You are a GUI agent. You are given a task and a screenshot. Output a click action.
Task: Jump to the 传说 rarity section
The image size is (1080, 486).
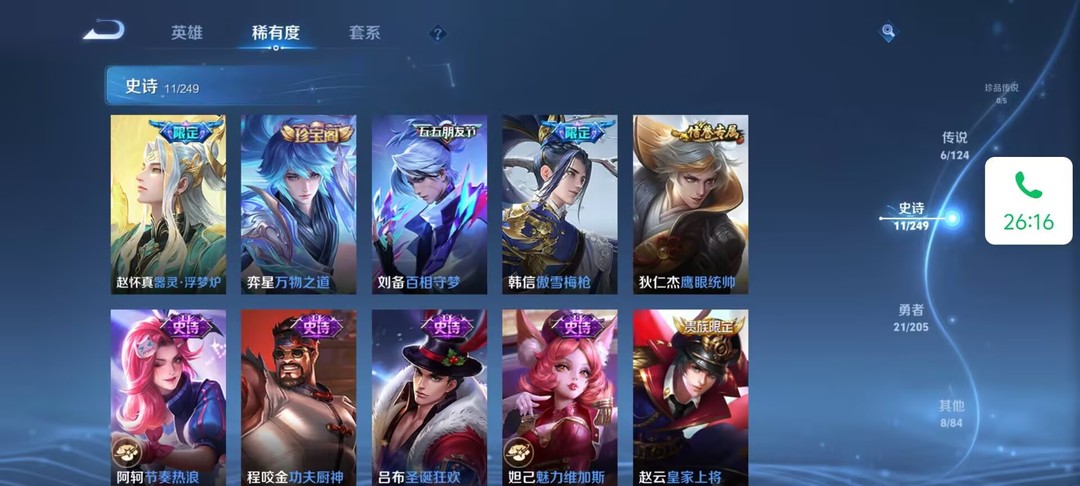click(955, 145)
